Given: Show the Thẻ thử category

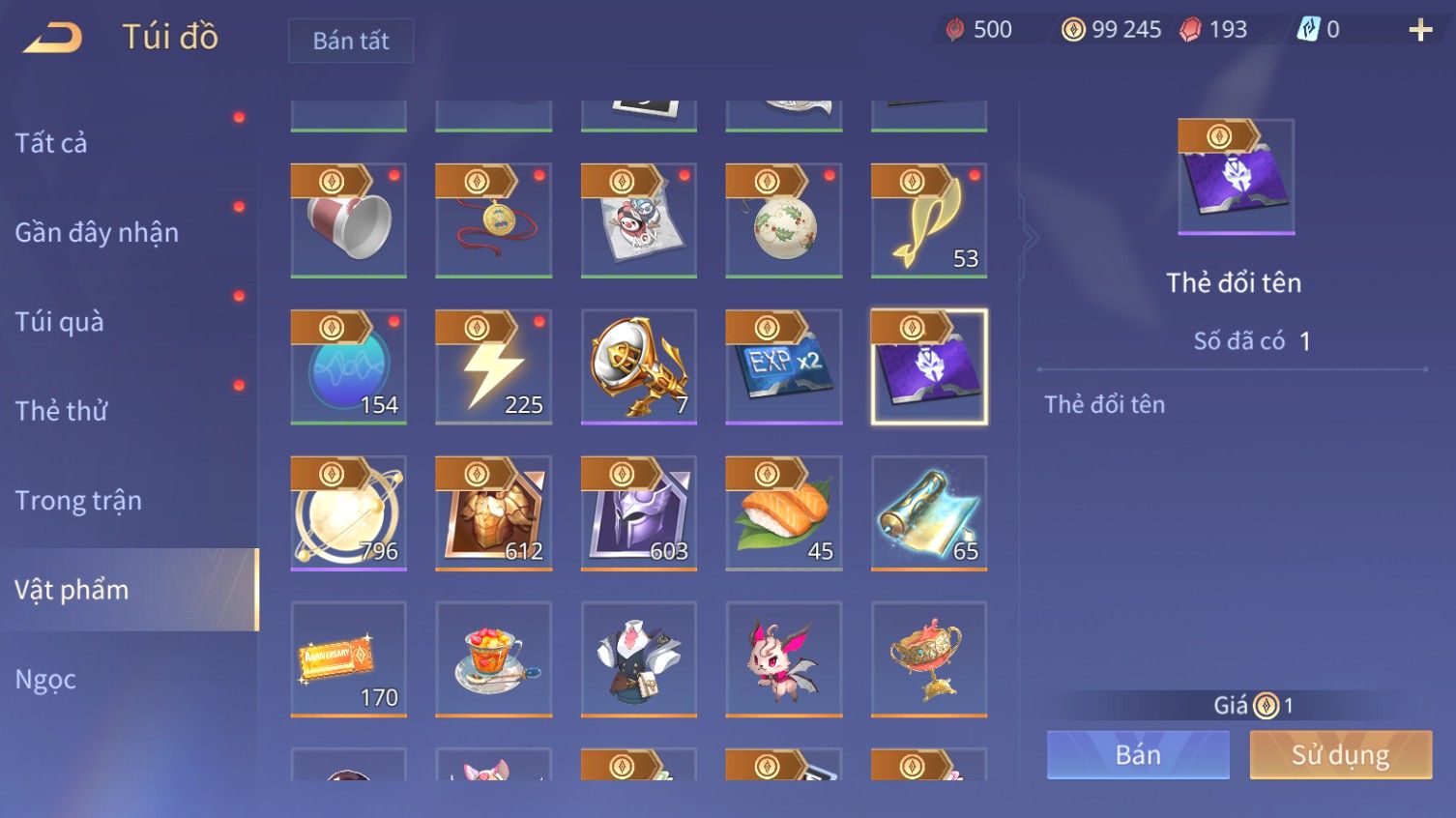Looking at the screenshot, I should pyautogui.click(x=61, y=411).
